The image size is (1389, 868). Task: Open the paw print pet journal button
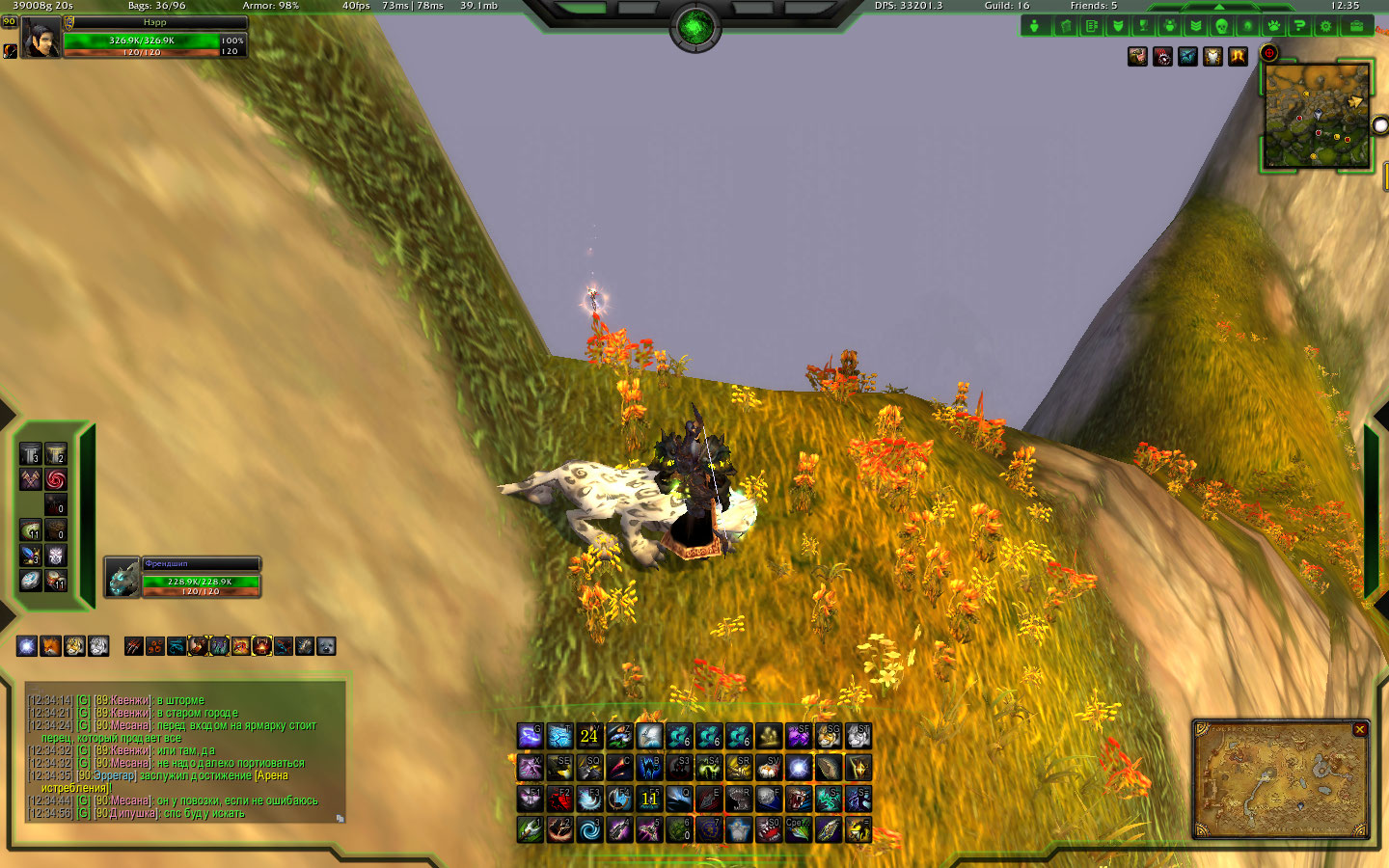coord(1273,26)
